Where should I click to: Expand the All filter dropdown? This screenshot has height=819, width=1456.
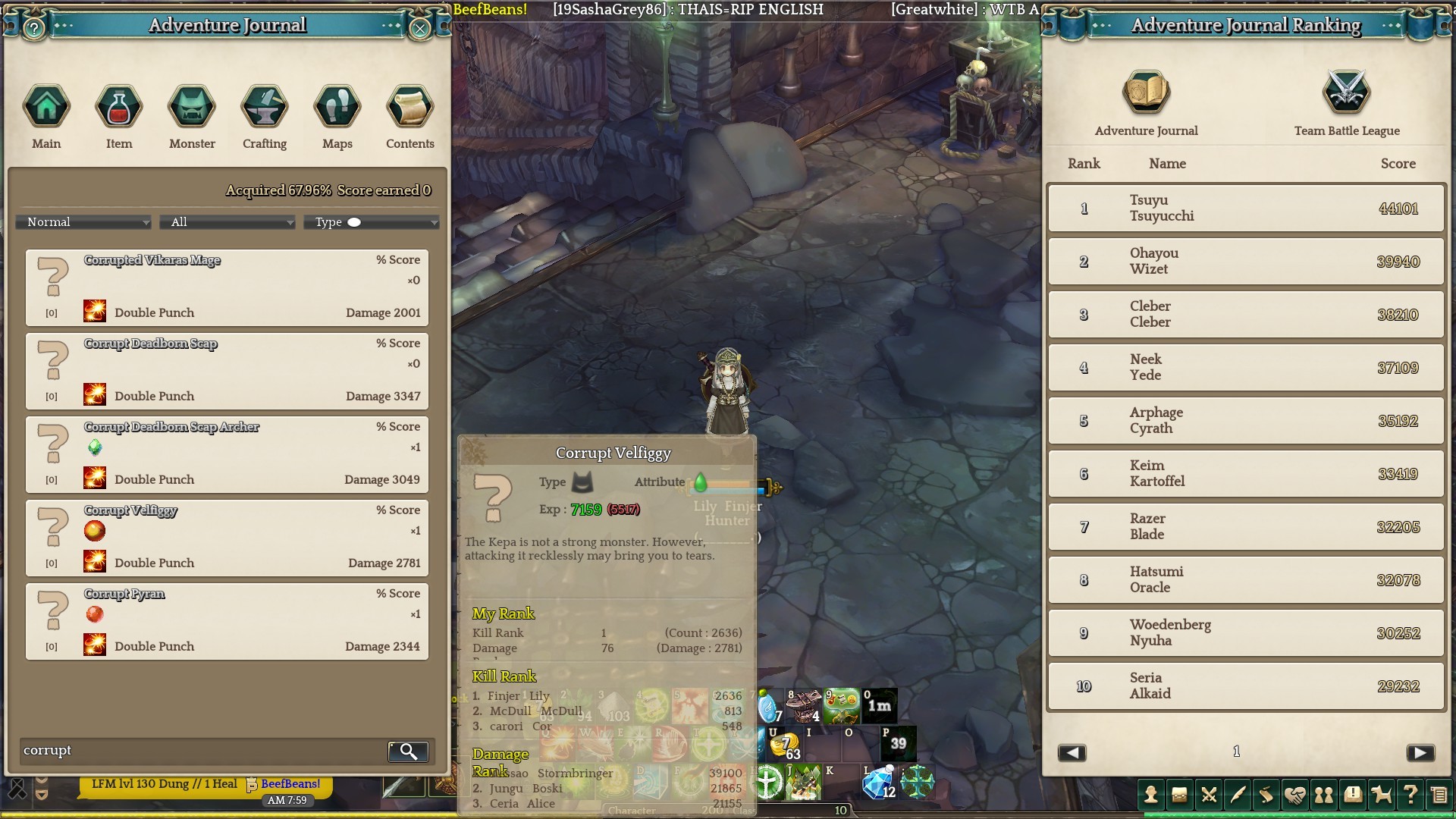point(229,222)
